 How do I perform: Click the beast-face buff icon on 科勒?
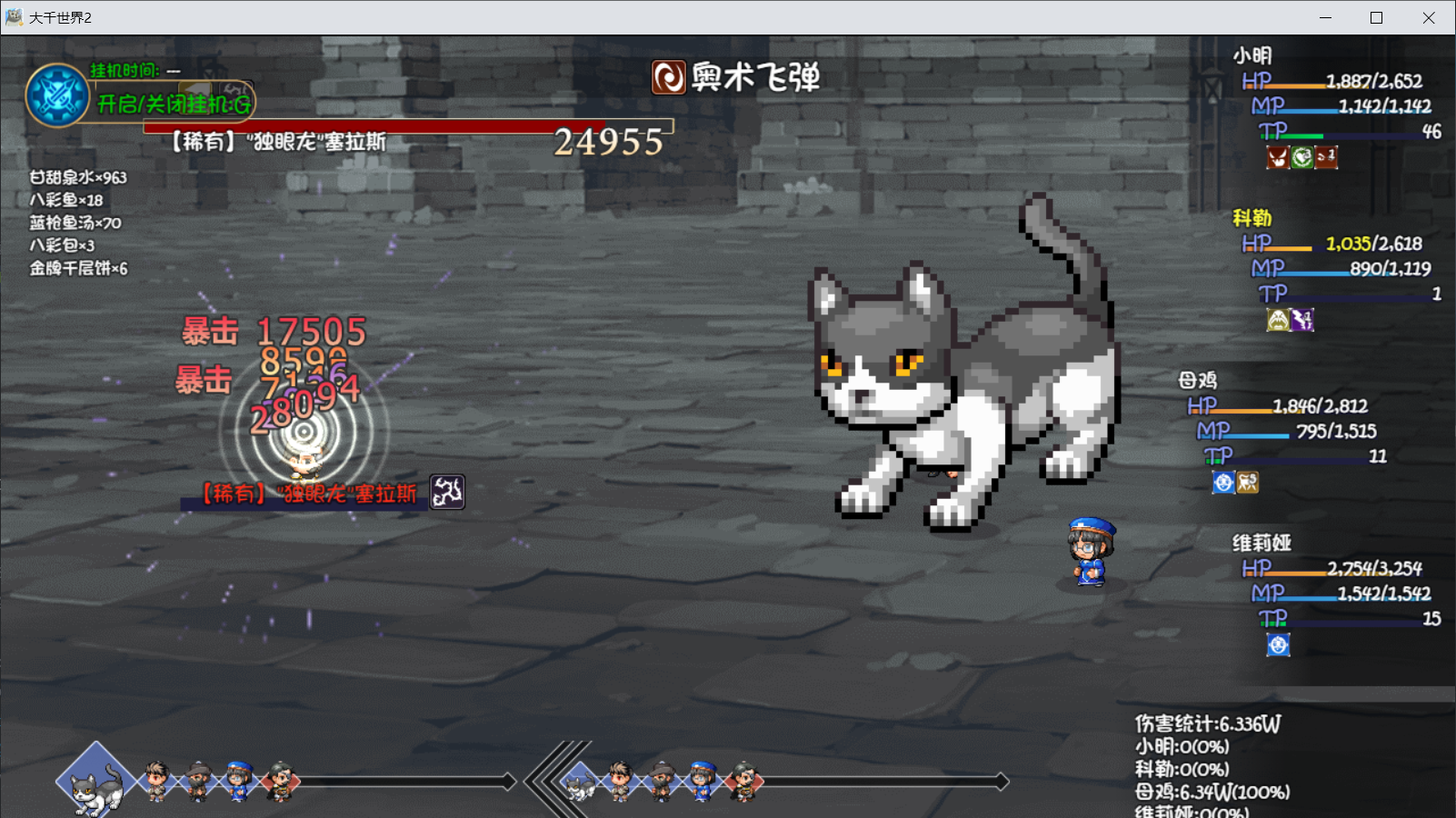(1276, 320)
